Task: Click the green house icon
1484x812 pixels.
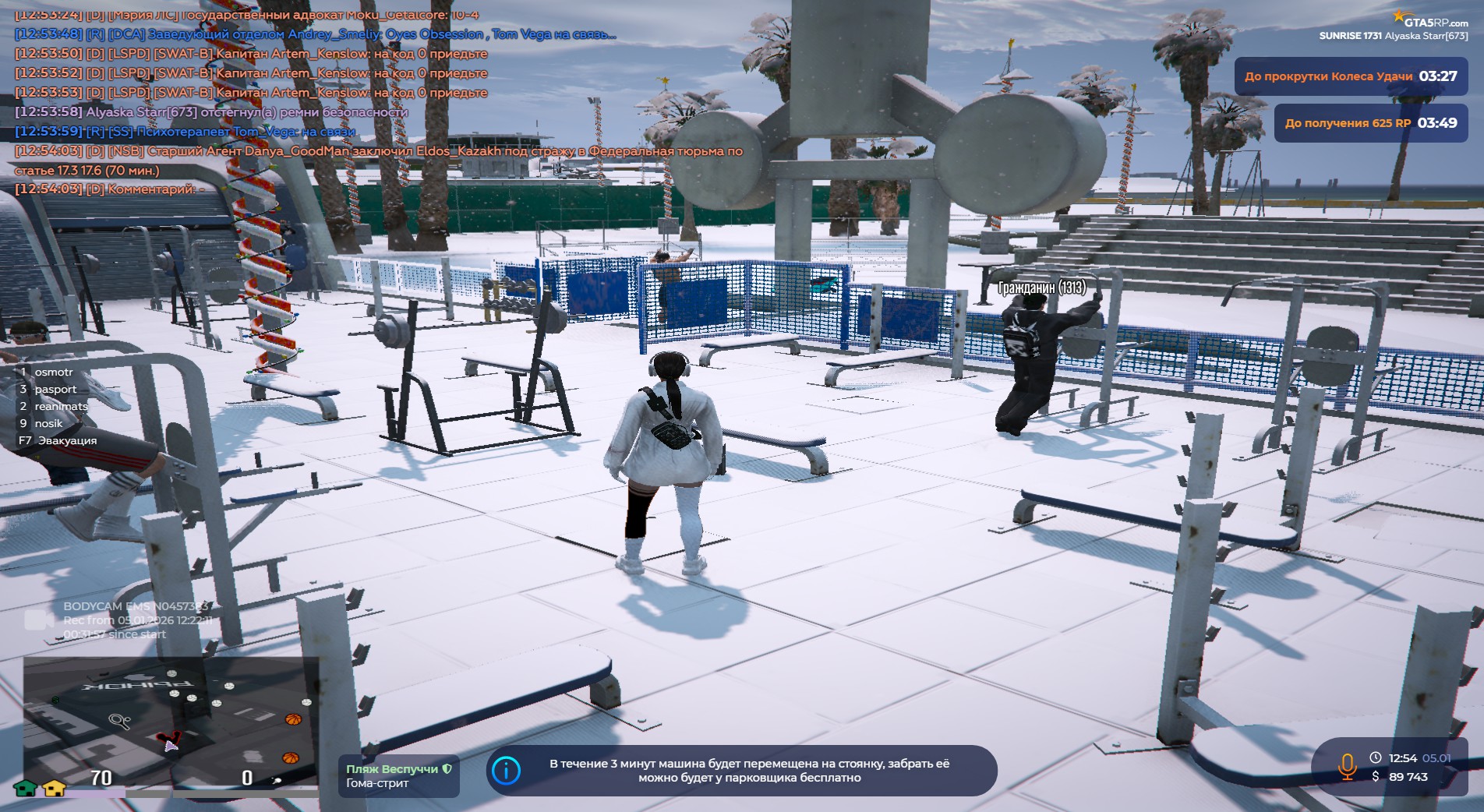Action: (26, 788)
